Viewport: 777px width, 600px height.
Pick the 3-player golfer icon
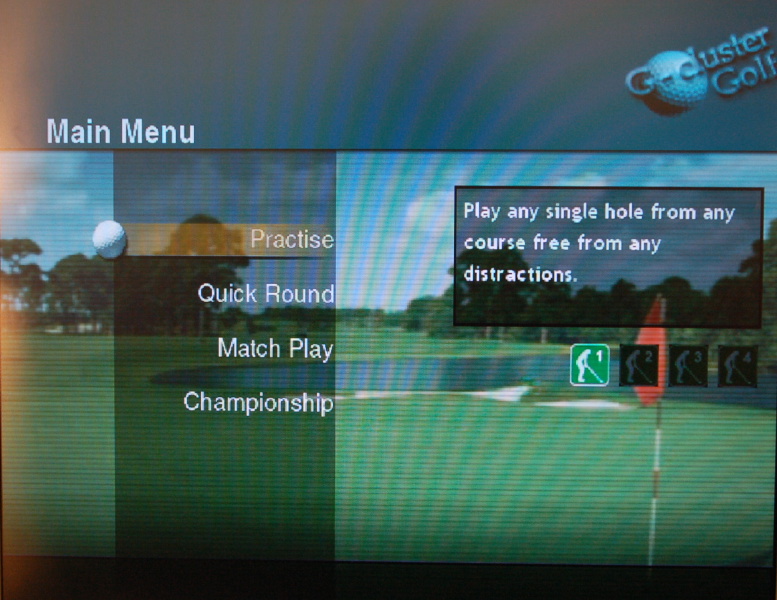pyautogui.click(x=689, y=366)
